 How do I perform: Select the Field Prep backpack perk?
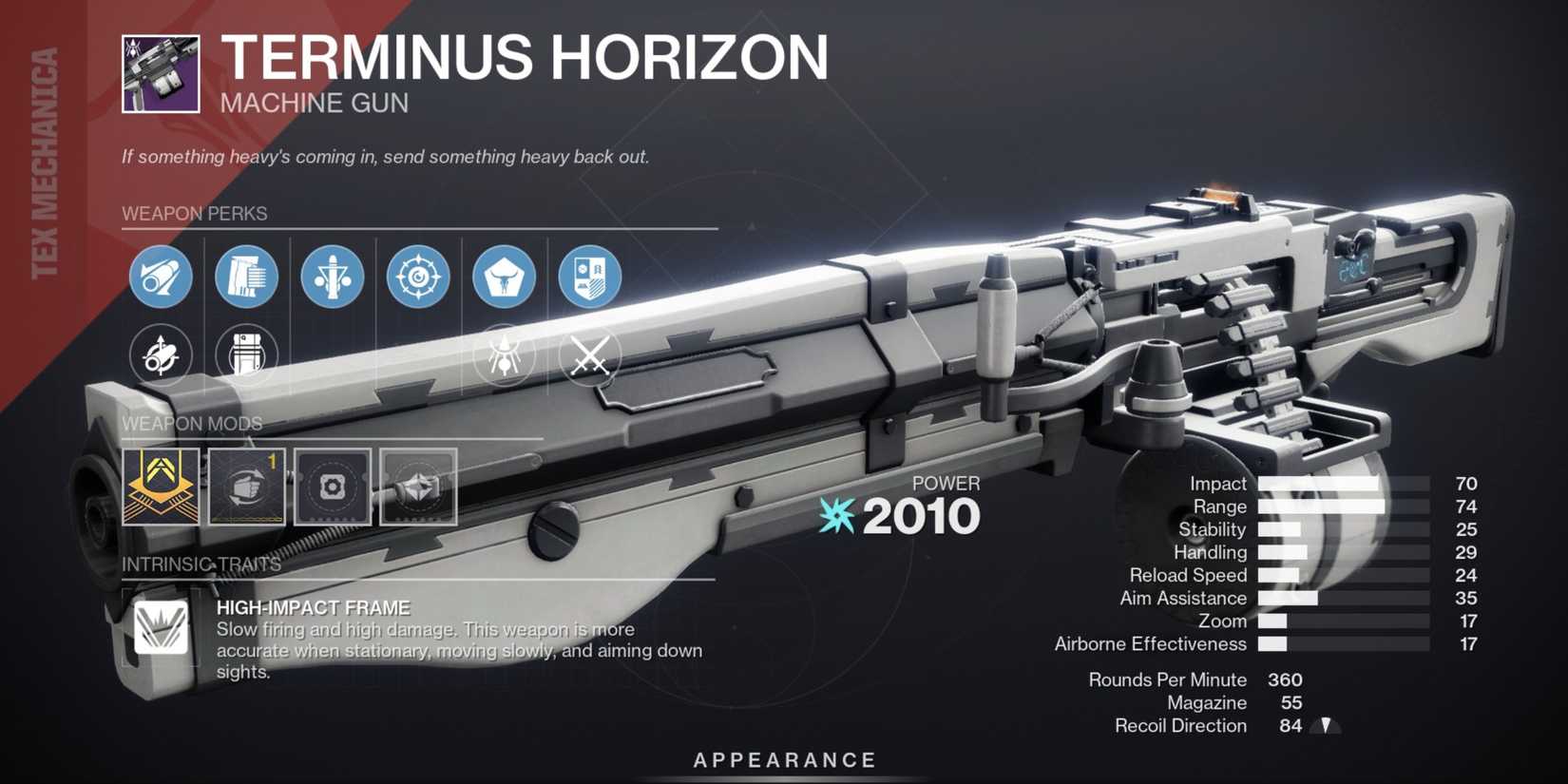click(246, 356)
